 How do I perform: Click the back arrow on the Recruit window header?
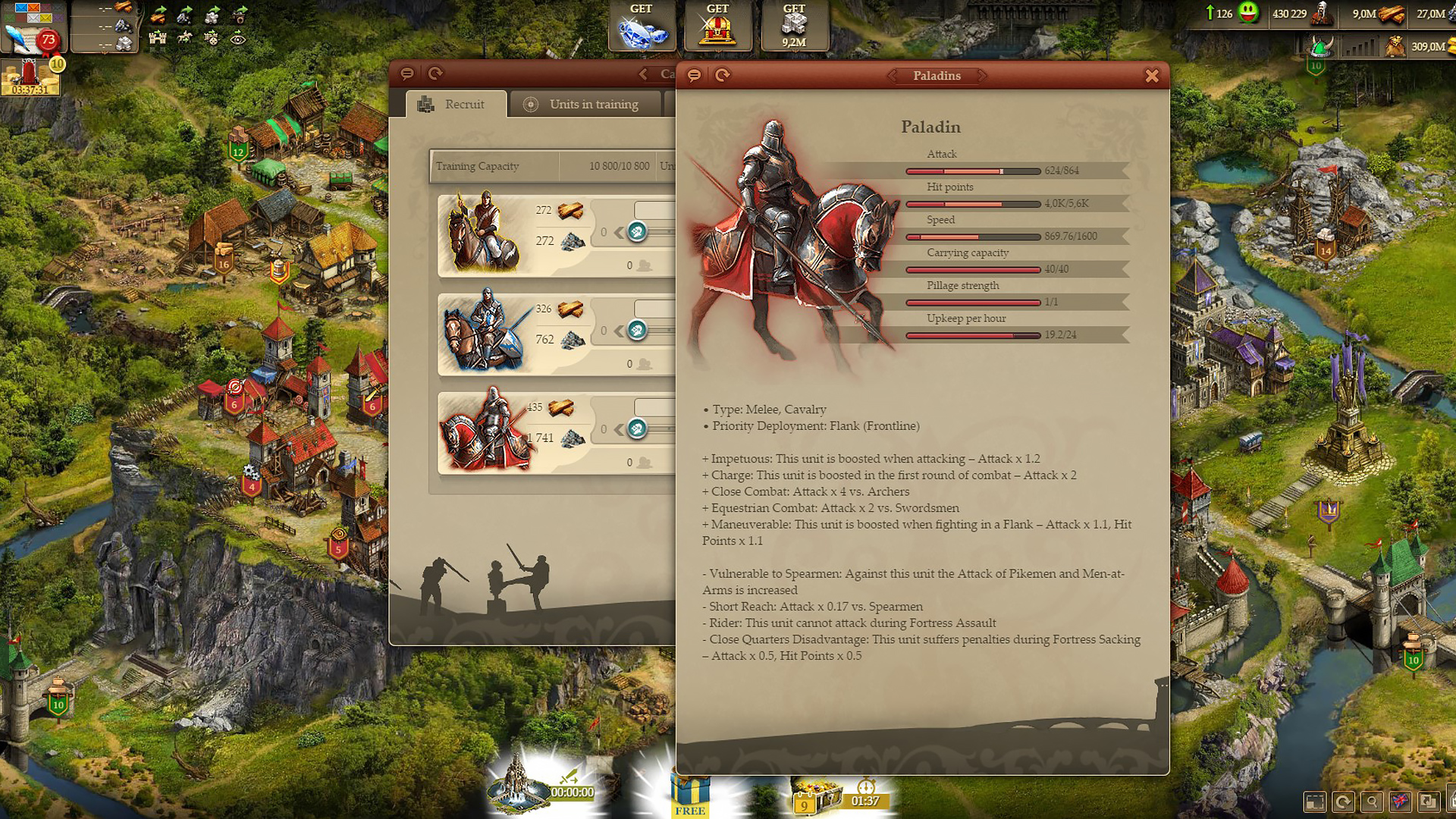pos(643,74)
